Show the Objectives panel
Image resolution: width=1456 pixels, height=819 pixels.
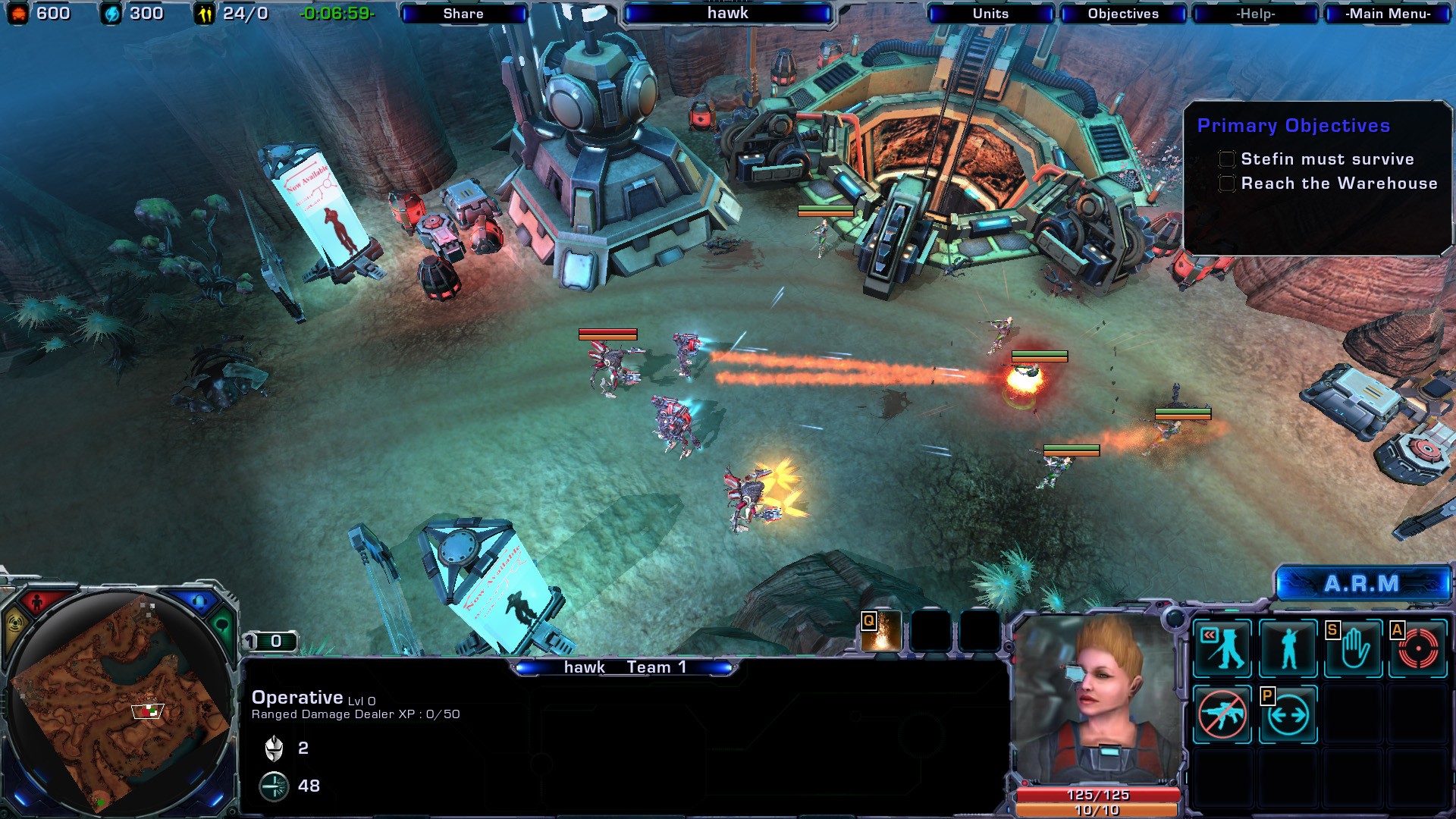[1123, 14]
